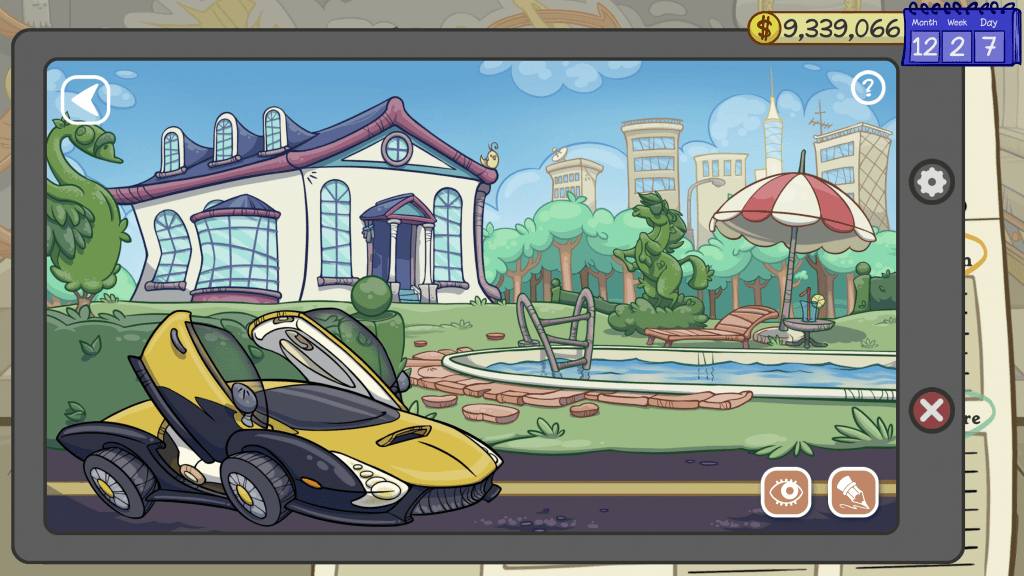Close the panel with the red X
1024x576 pixels.
click(931, 410)
